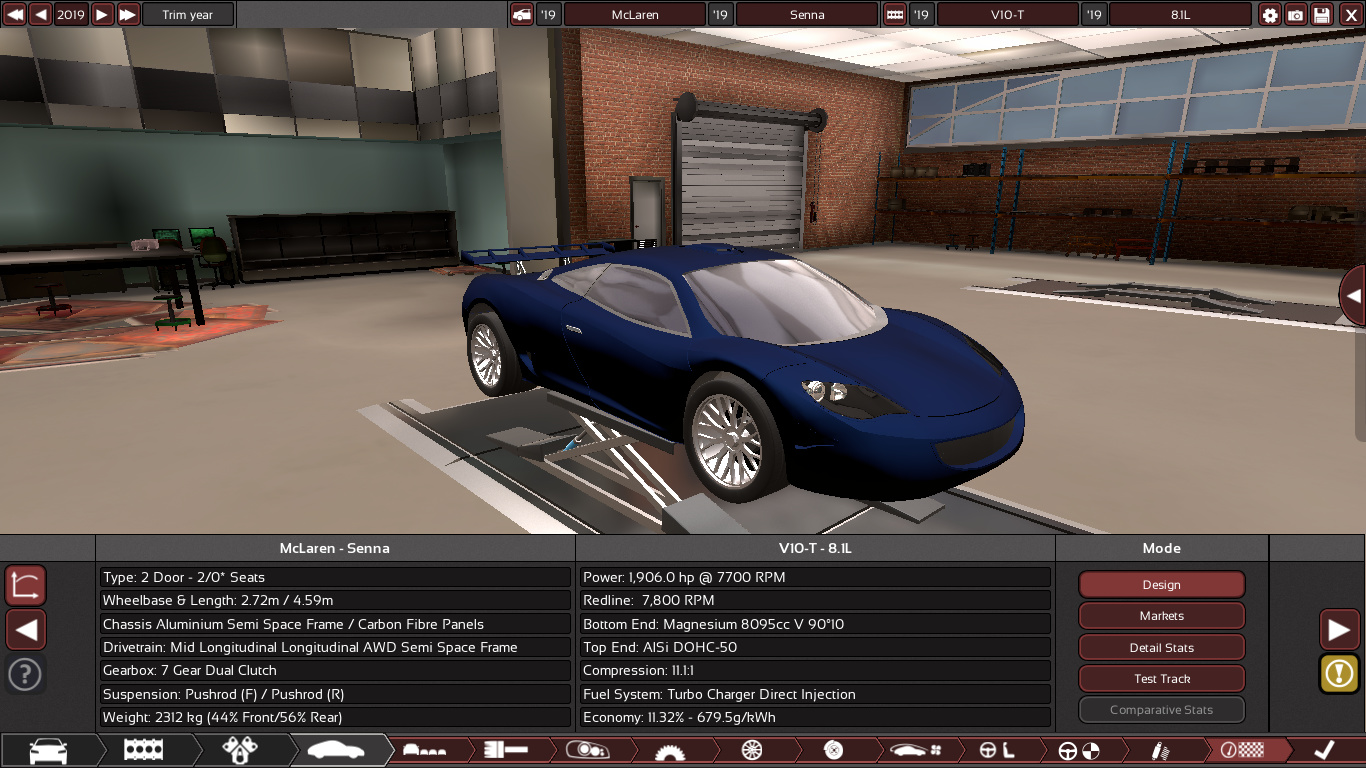Open the suspension spring tab
The height and width of the screenshot is (768, 1366).
coord(1160,750)
